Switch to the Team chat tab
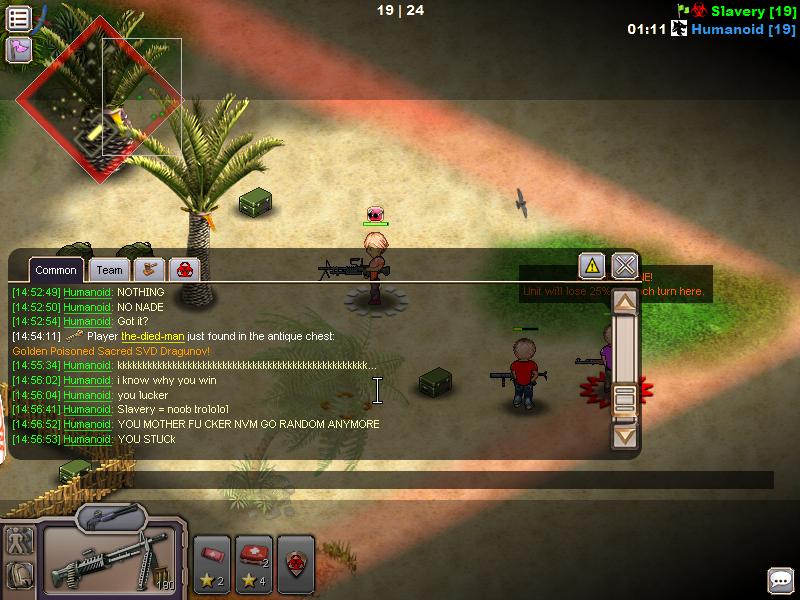Image resolution: width=800 pixels, height=600 pixels. [x=110, y=270]
